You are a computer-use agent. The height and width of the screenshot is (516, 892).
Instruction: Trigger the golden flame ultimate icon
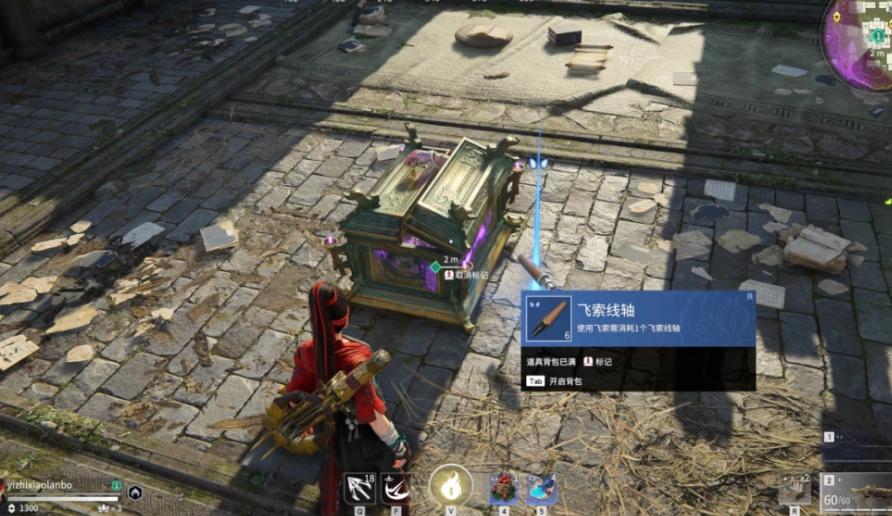[x=449, y=487]
